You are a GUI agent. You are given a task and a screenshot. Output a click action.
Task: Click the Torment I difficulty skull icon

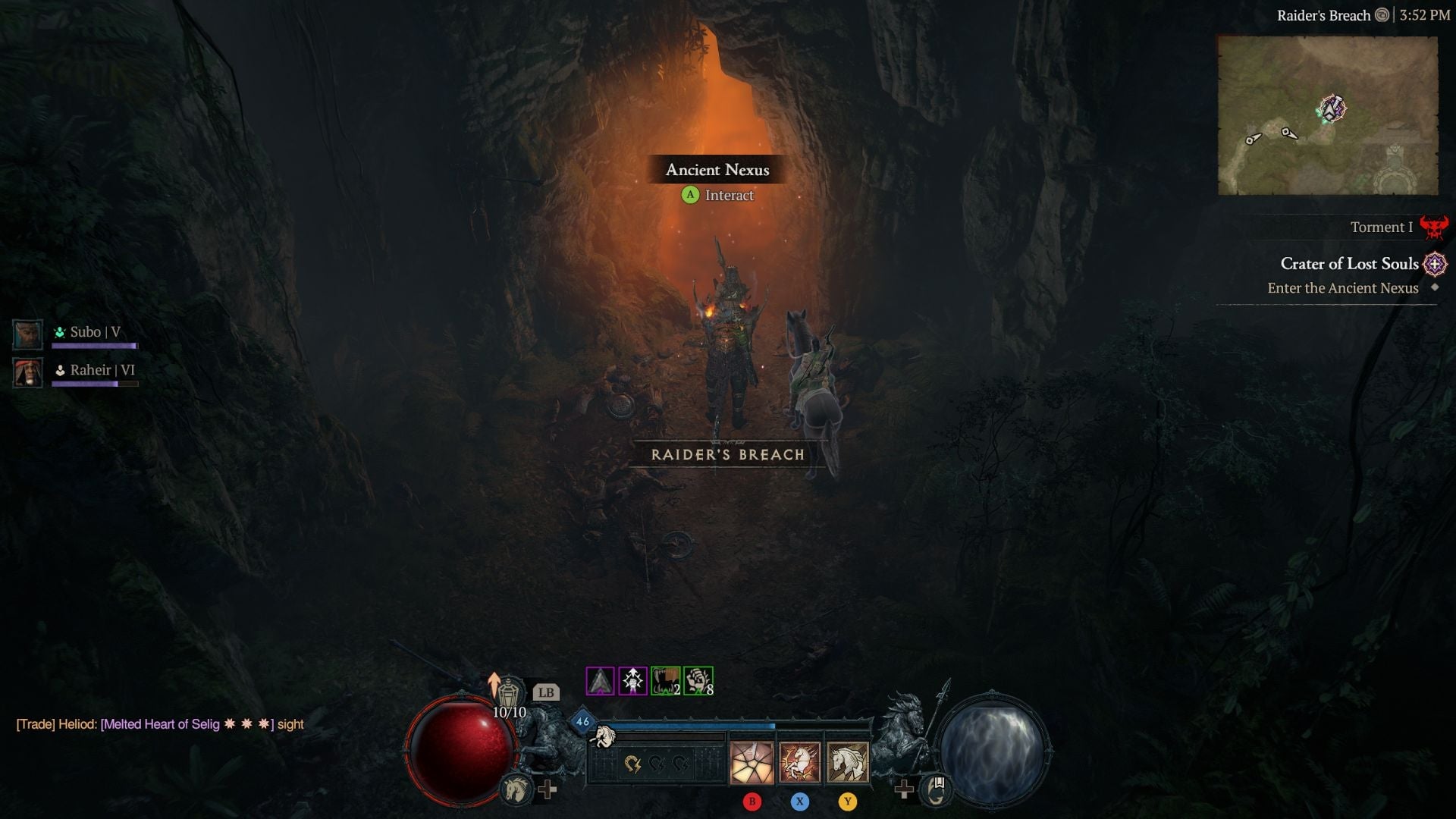pyautogui.click(x=1436, y=225)
